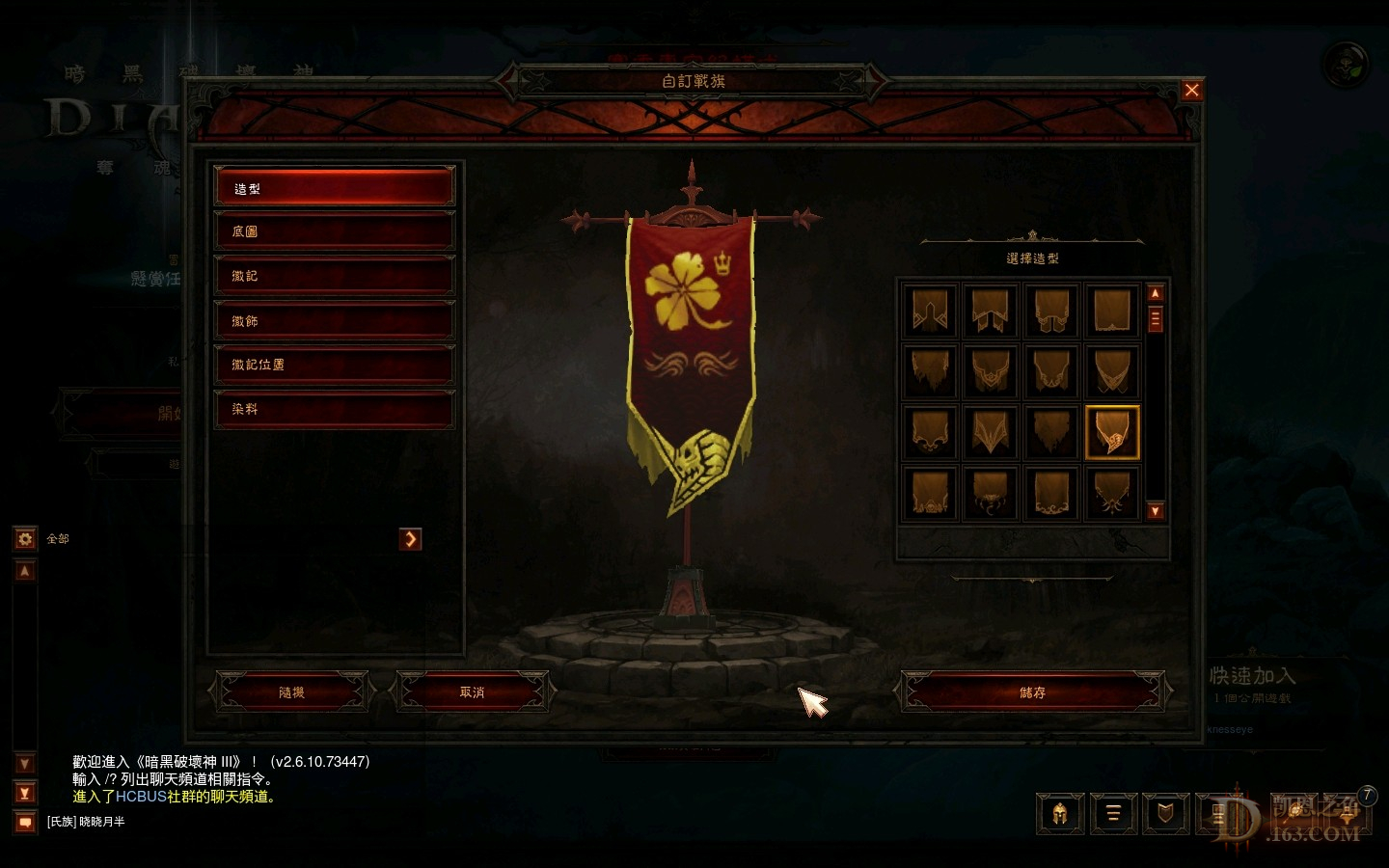Viewport: 1389px width, 868px height.
Task: Click the shape list's down arrow
Action: (1156, 511)
